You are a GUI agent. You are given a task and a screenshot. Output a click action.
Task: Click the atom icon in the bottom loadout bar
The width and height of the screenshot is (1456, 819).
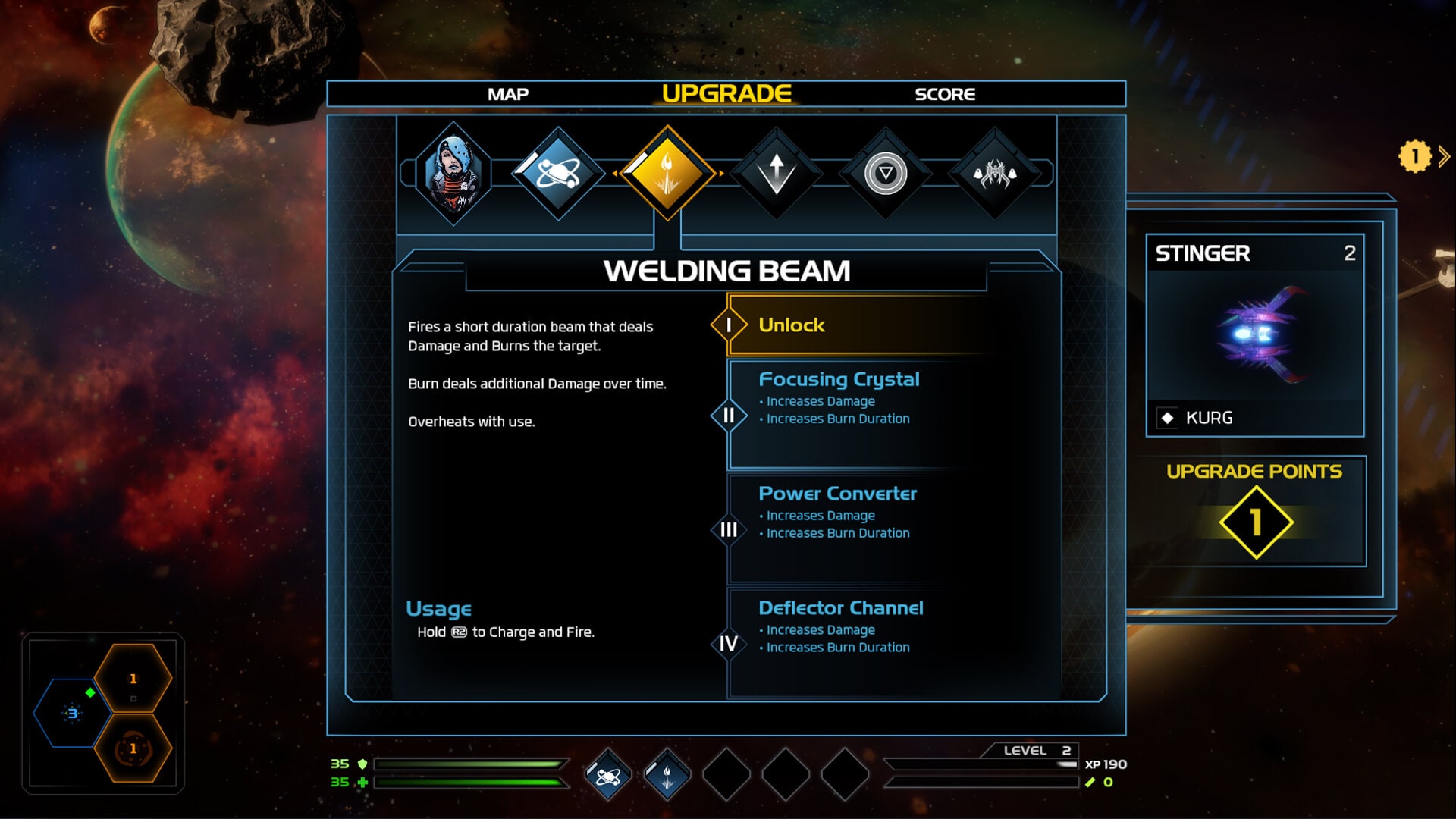(x=606, y=775)
